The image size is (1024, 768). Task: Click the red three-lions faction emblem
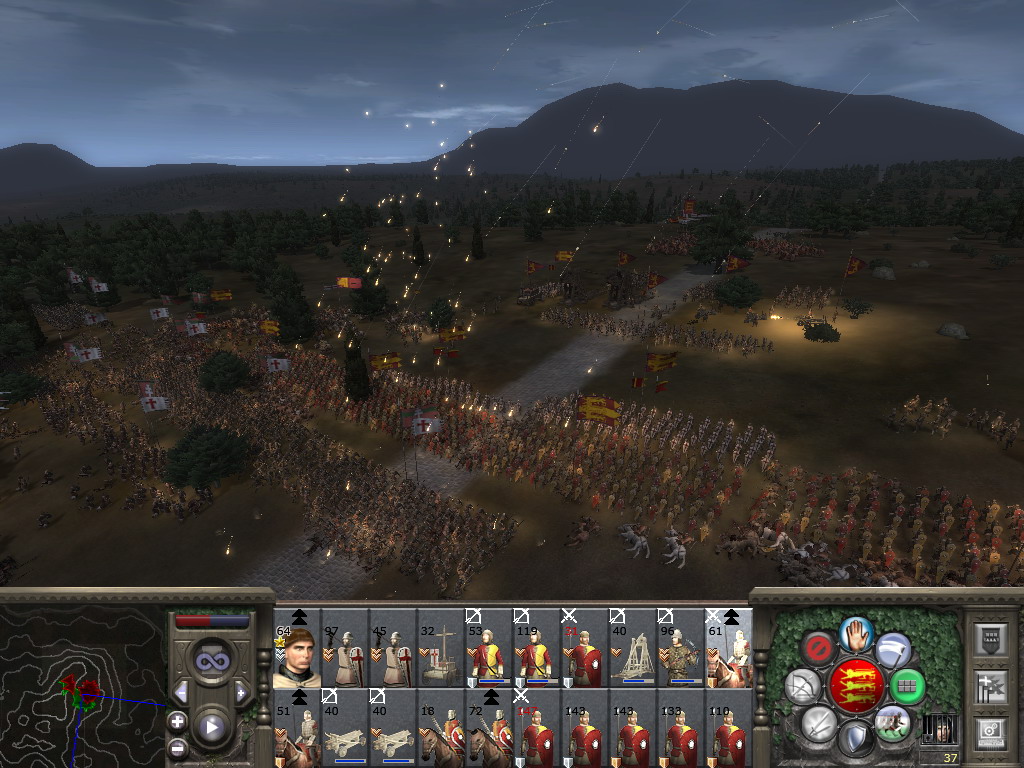coord(856,685)
